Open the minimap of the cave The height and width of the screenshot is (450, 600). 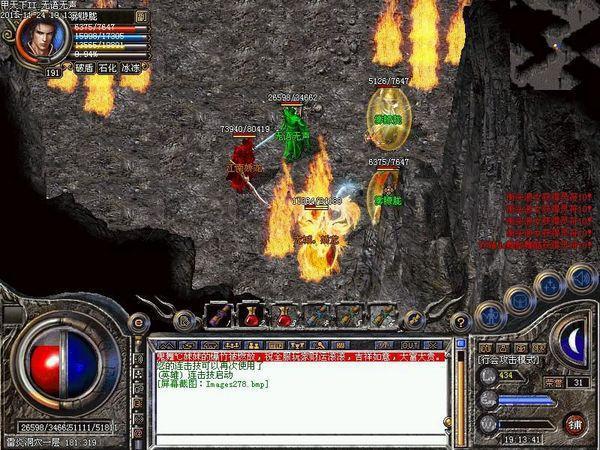tap(554, 42)
